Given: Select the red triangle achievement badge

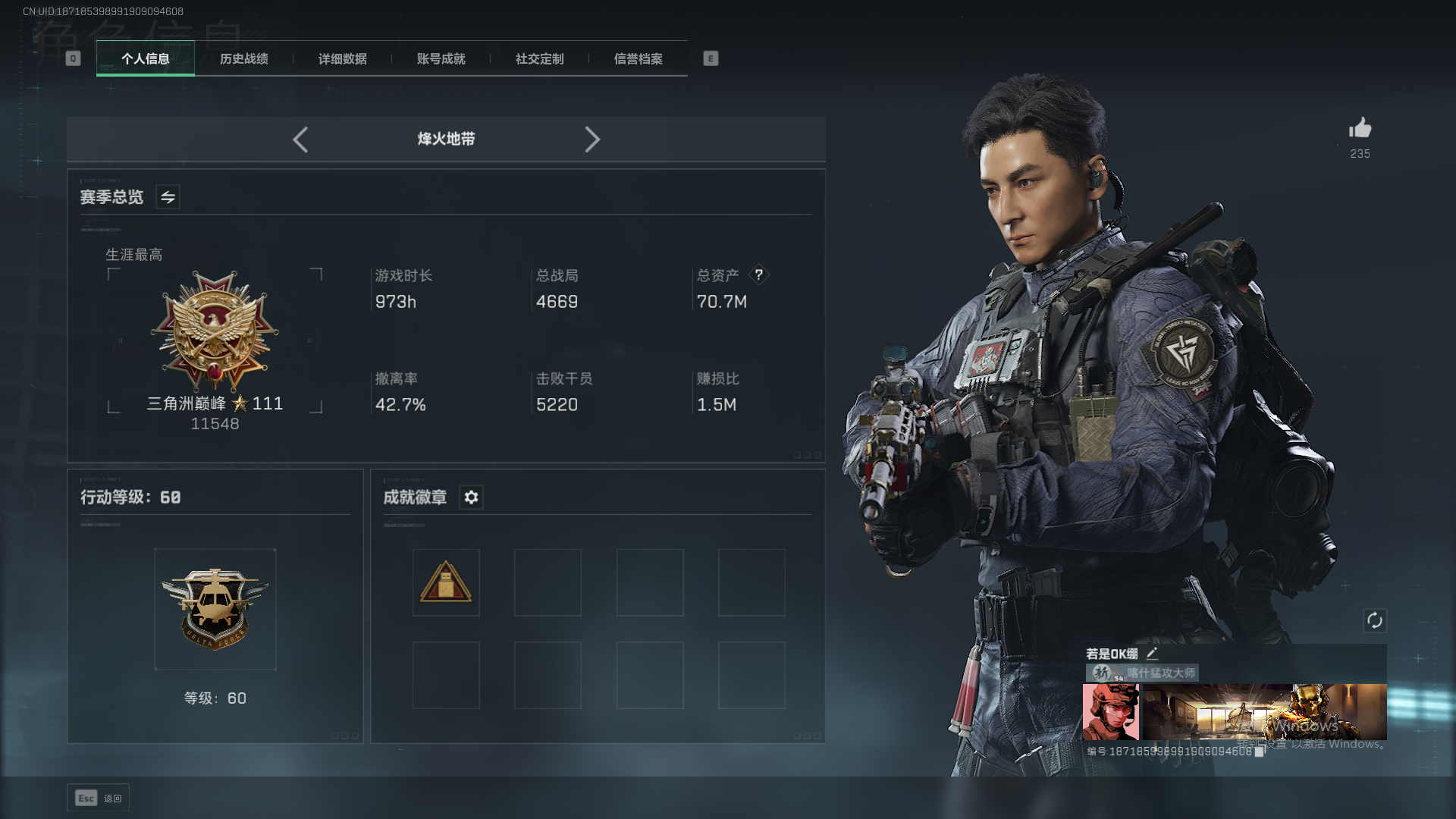Looking at the screenshot, I should [x=446, y=582].
